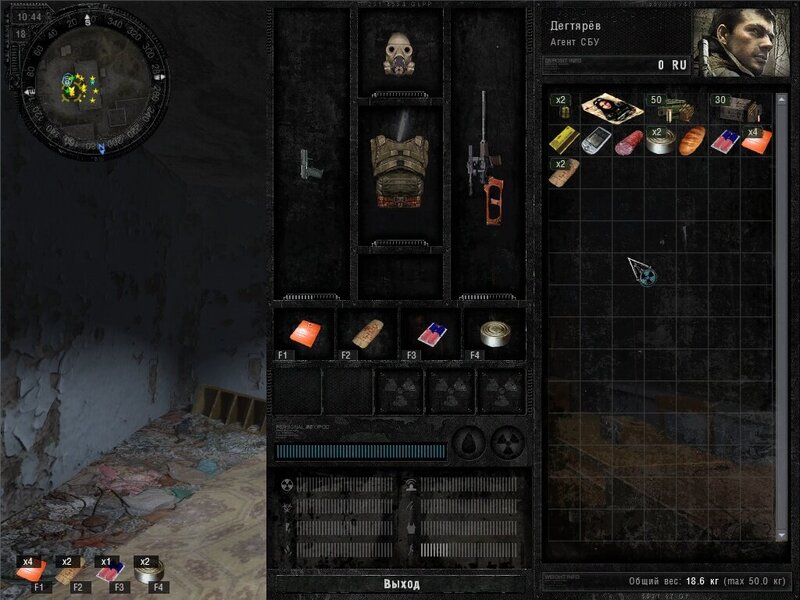Select the x2 bandage stack in the backpack

[564, 172]
